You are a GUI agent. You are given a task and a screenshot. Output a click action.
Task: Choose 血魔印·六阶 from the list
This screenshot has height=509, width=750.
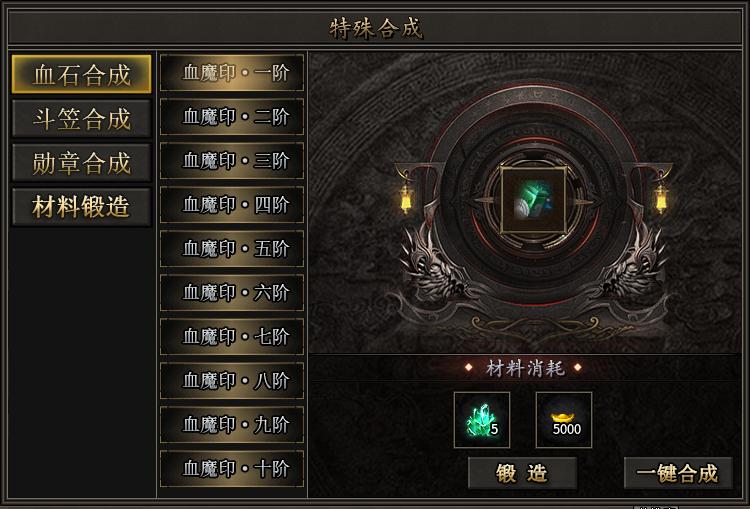pyautogui.click(x=232, y=293)
